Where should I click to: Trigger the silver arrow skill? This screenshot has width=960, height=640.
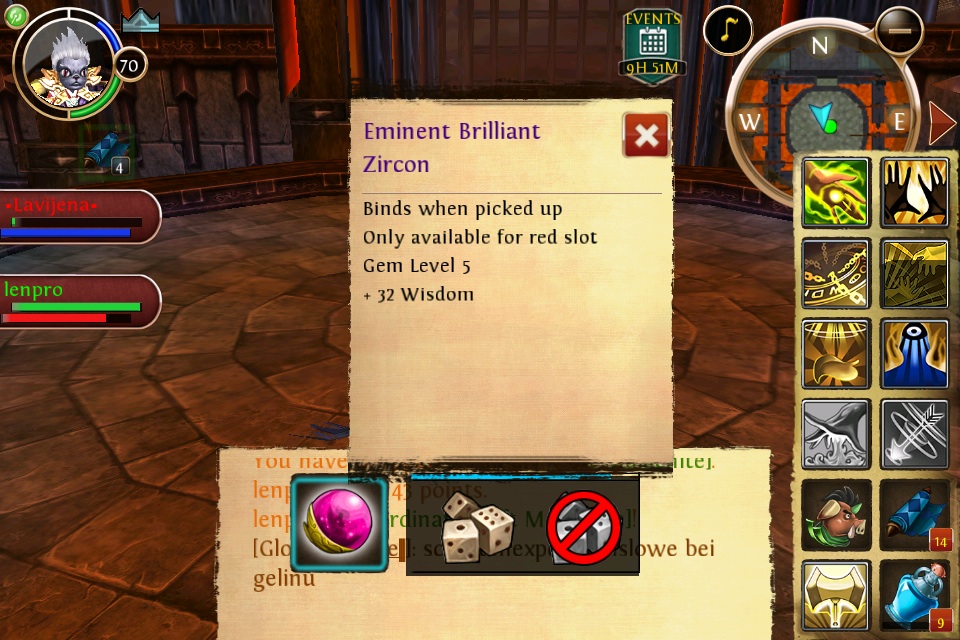coord(915,434)
